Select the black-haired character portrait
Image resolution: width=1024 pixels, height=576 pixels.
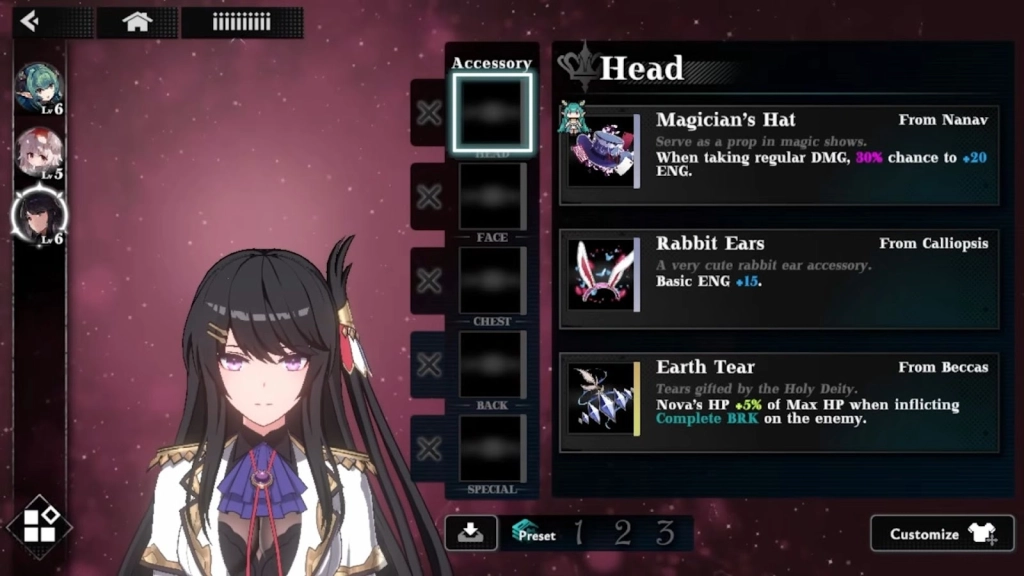coord(40,214)
